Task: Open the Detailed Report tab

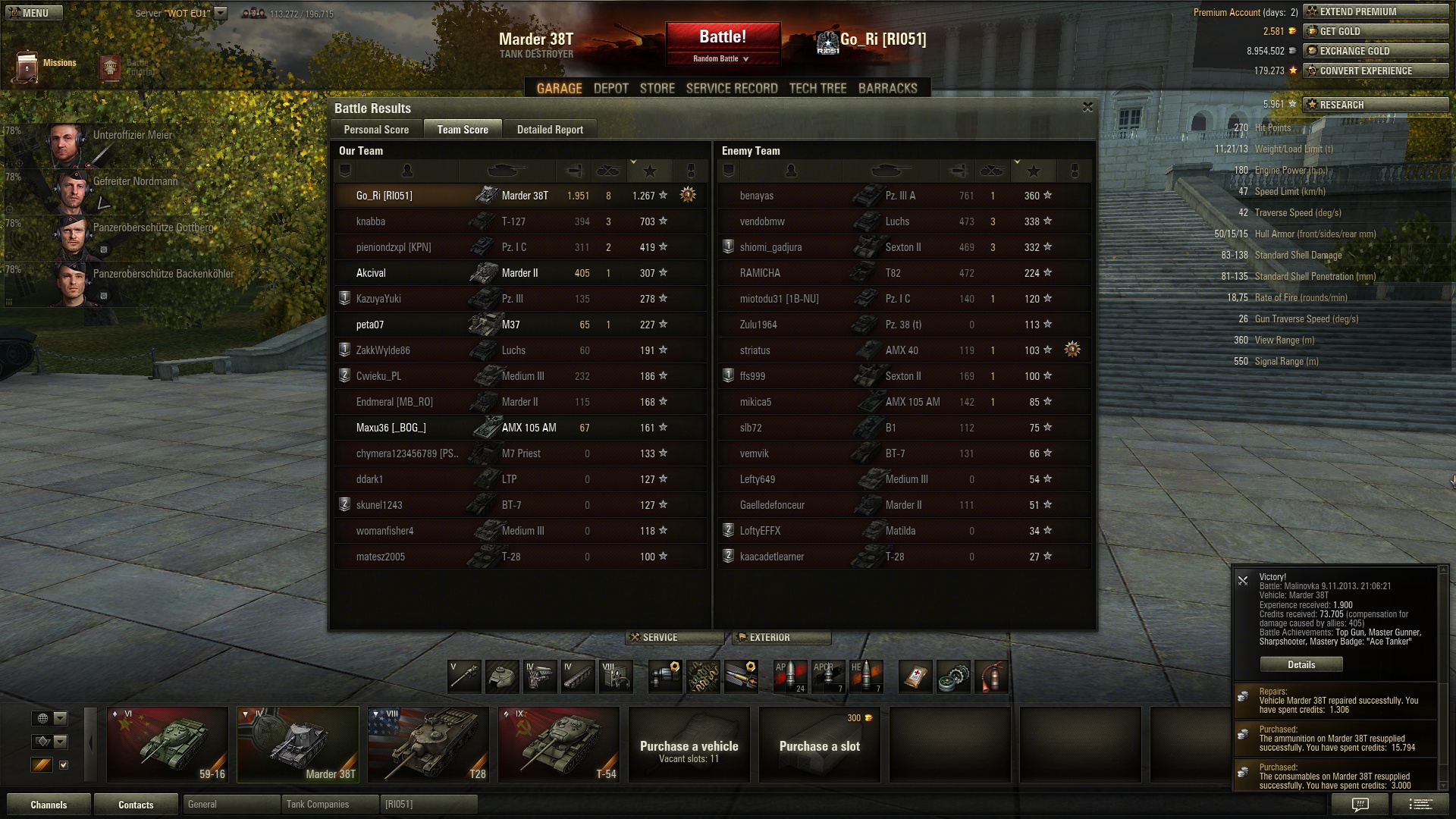Action: pyautogui.click(x=550, y=130)
